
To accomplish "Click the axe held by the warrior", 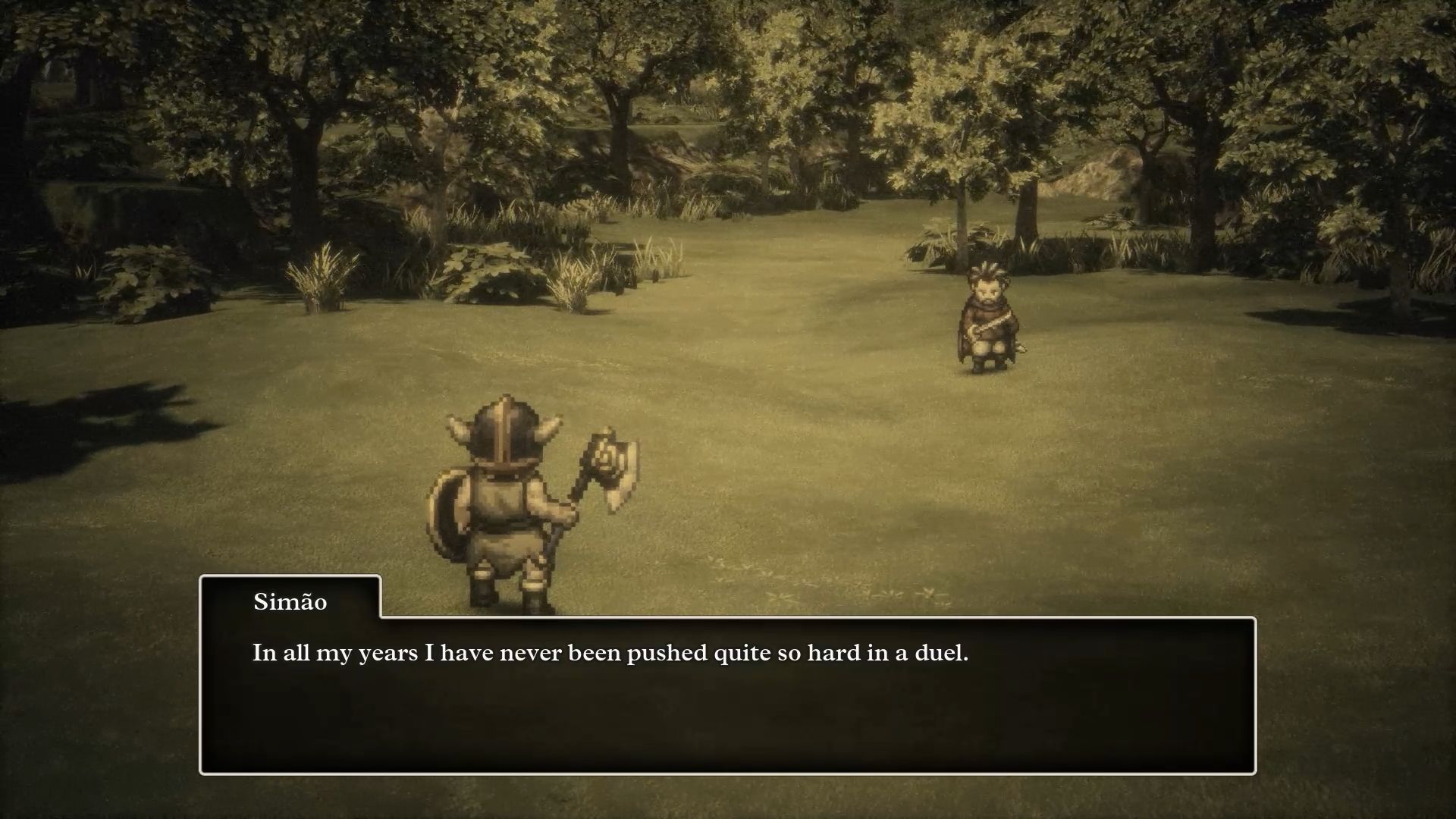I will [x=607, y=466].
